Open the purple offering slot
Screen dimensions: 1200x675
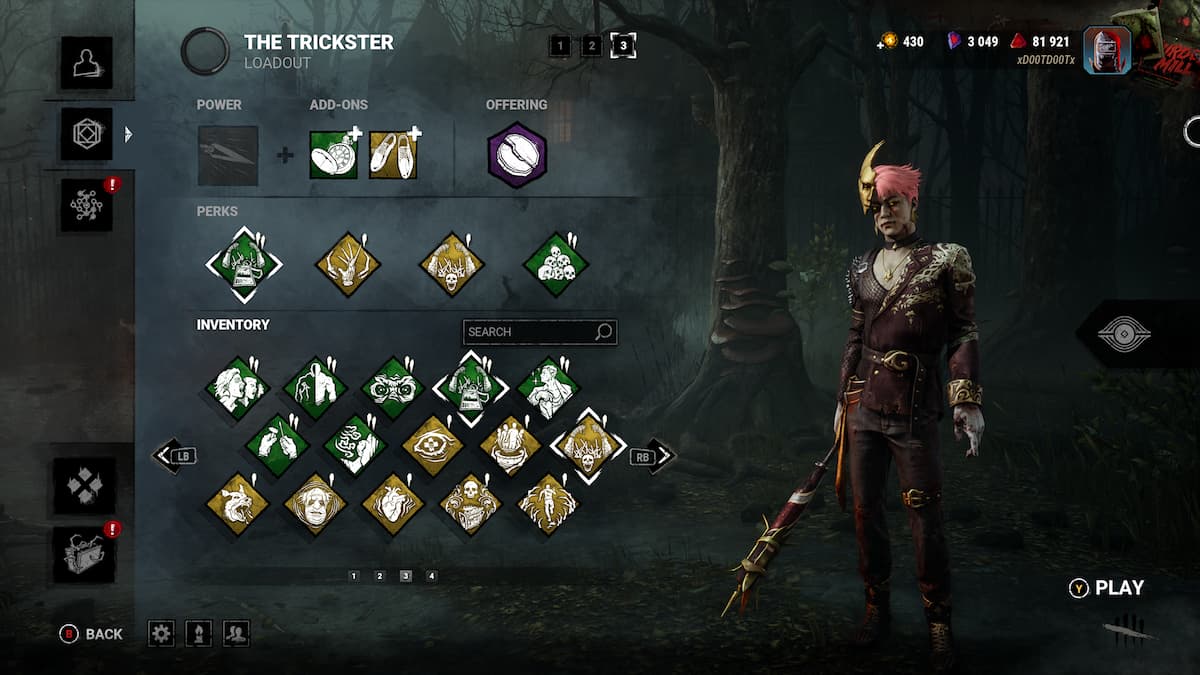(x=517, y=155)
